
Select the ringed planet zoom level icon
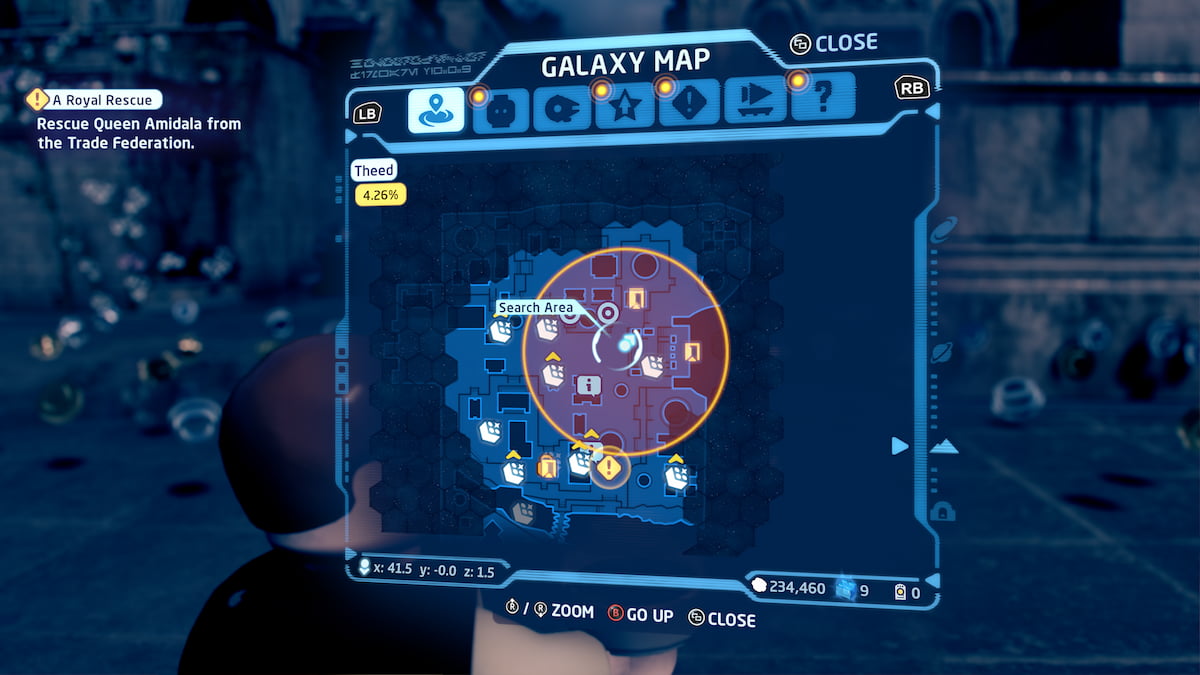(941, 352)
